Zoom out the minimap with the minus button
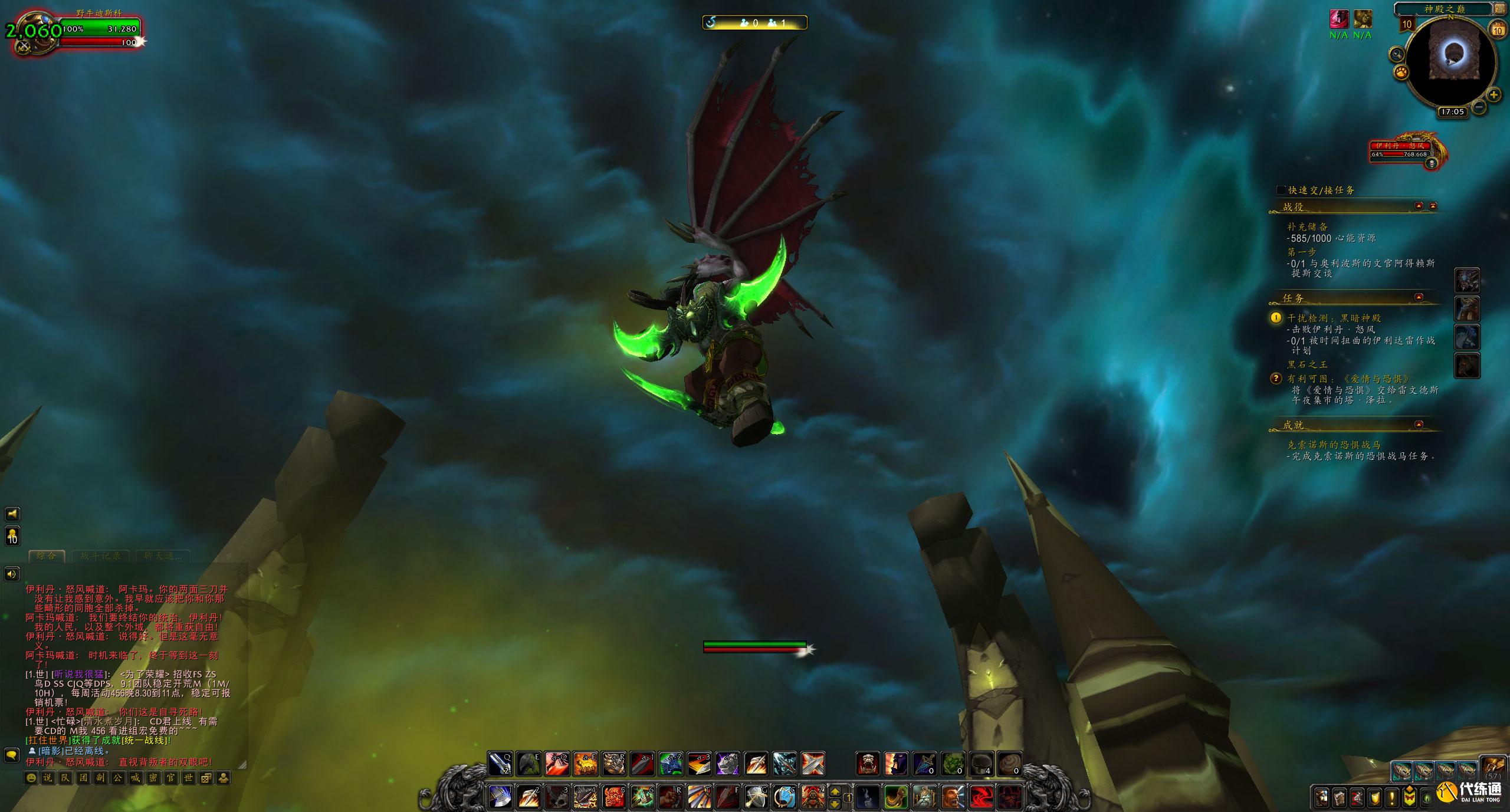The image size is (1510, 812). (1479, 107)
